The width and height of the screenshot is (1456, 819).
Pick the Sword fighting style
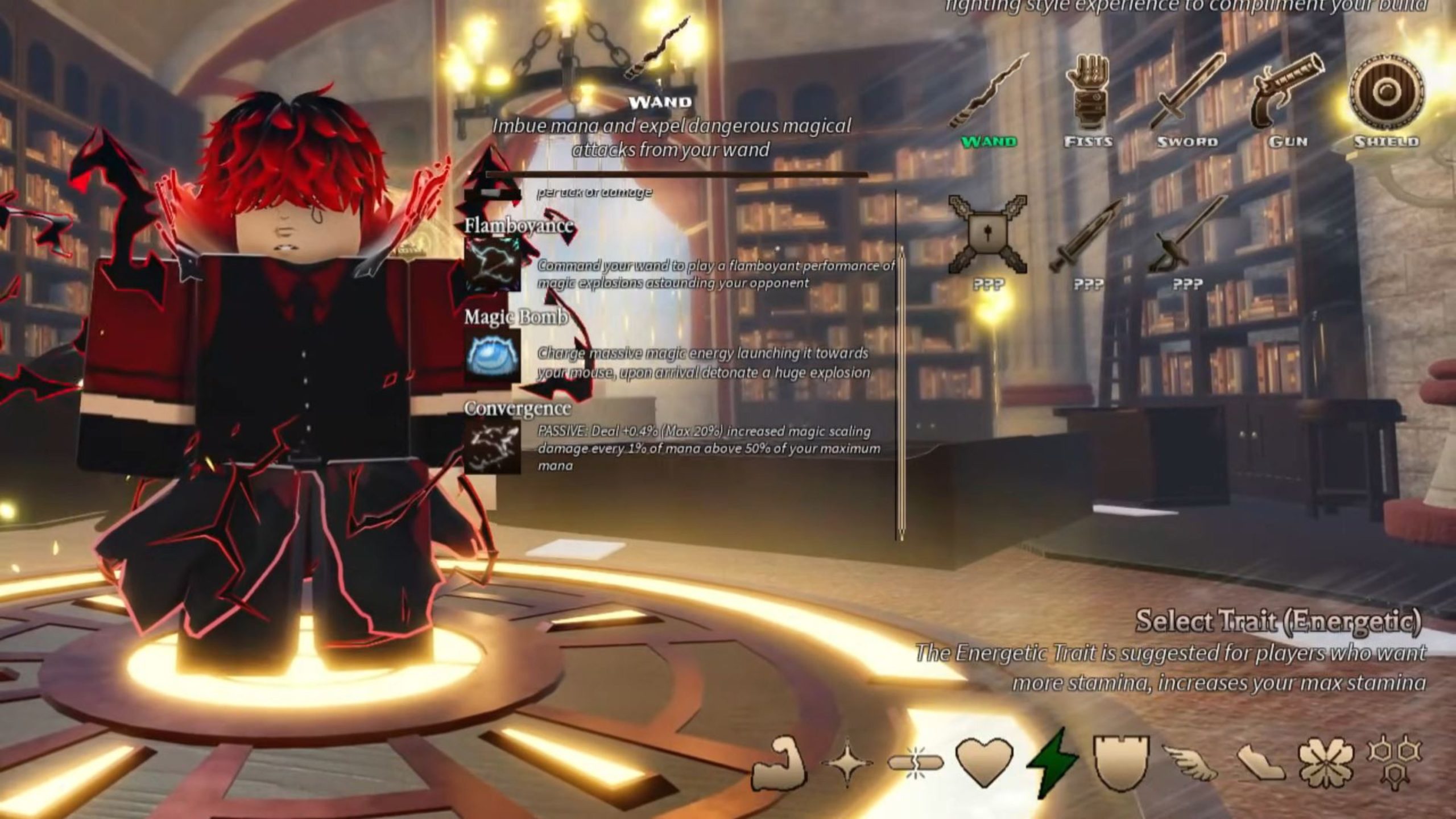click(1187, 93)
